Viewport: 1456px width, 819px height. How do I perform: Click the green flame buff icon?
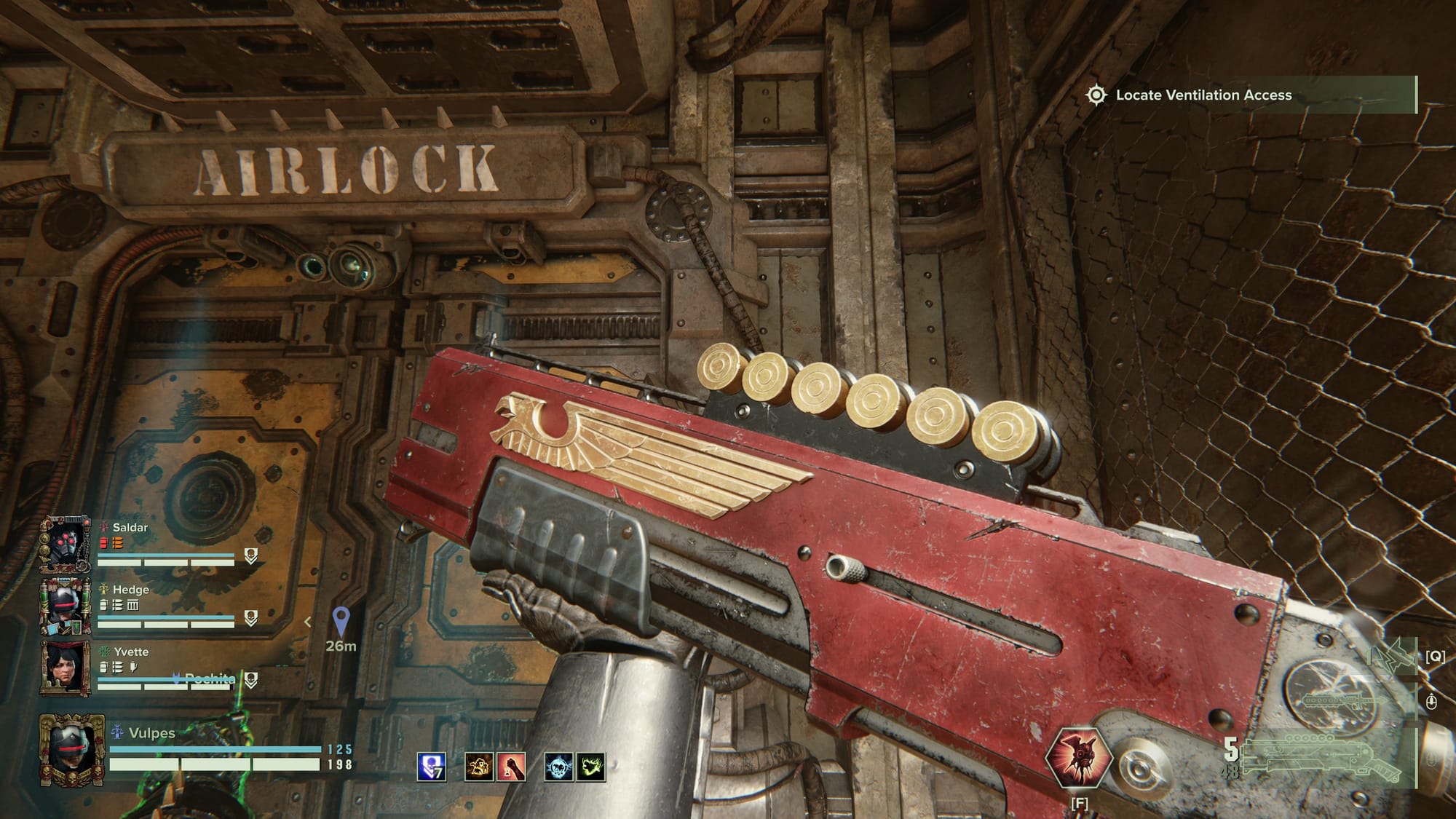590,767
